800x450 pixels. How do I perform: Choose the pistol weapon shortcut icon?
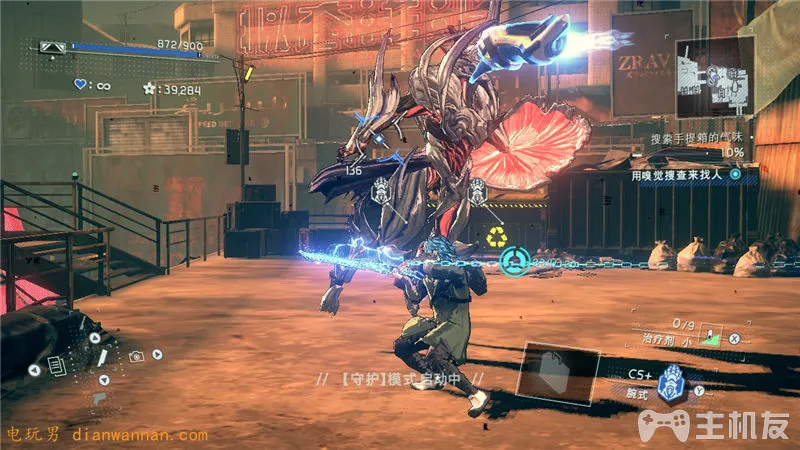tap(98, 399)
